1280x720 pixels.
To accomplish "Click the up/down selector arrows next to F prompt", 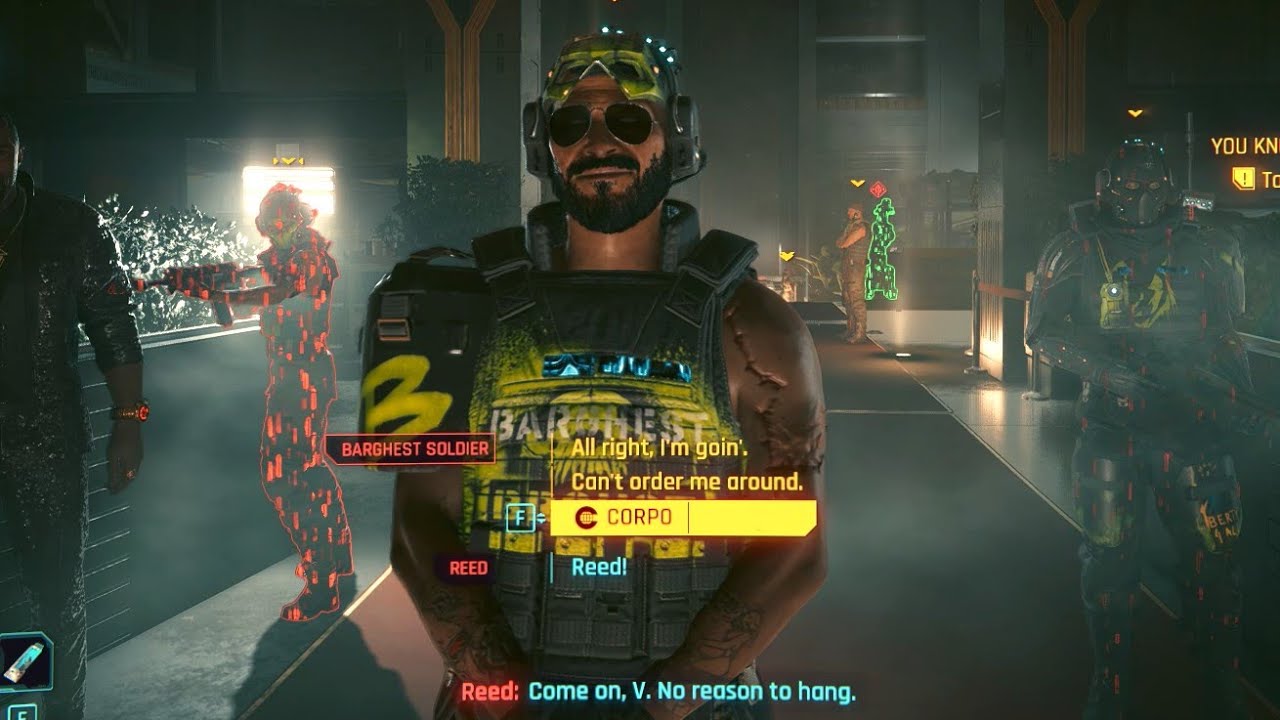I will tap(539, 517).
